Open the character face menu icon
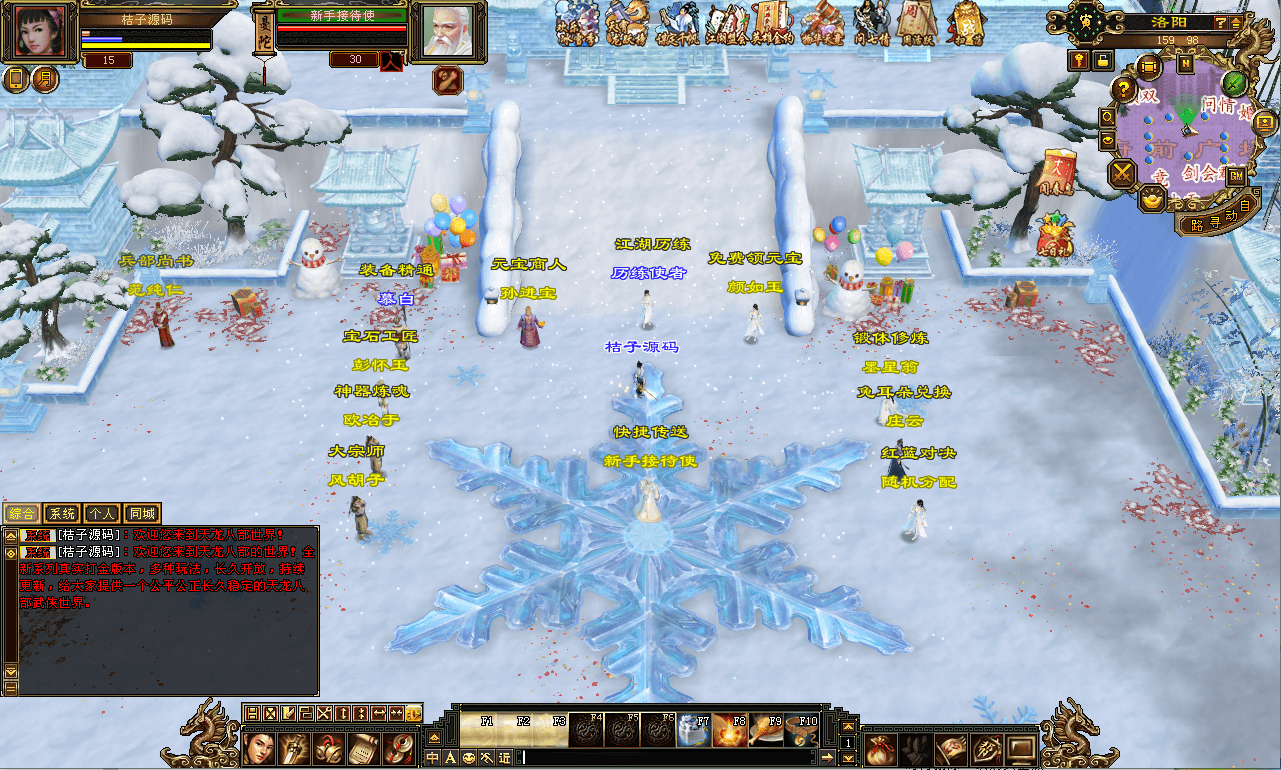Image resolution: width=1281 pixels, height=770 pixels. pos(260,747)
